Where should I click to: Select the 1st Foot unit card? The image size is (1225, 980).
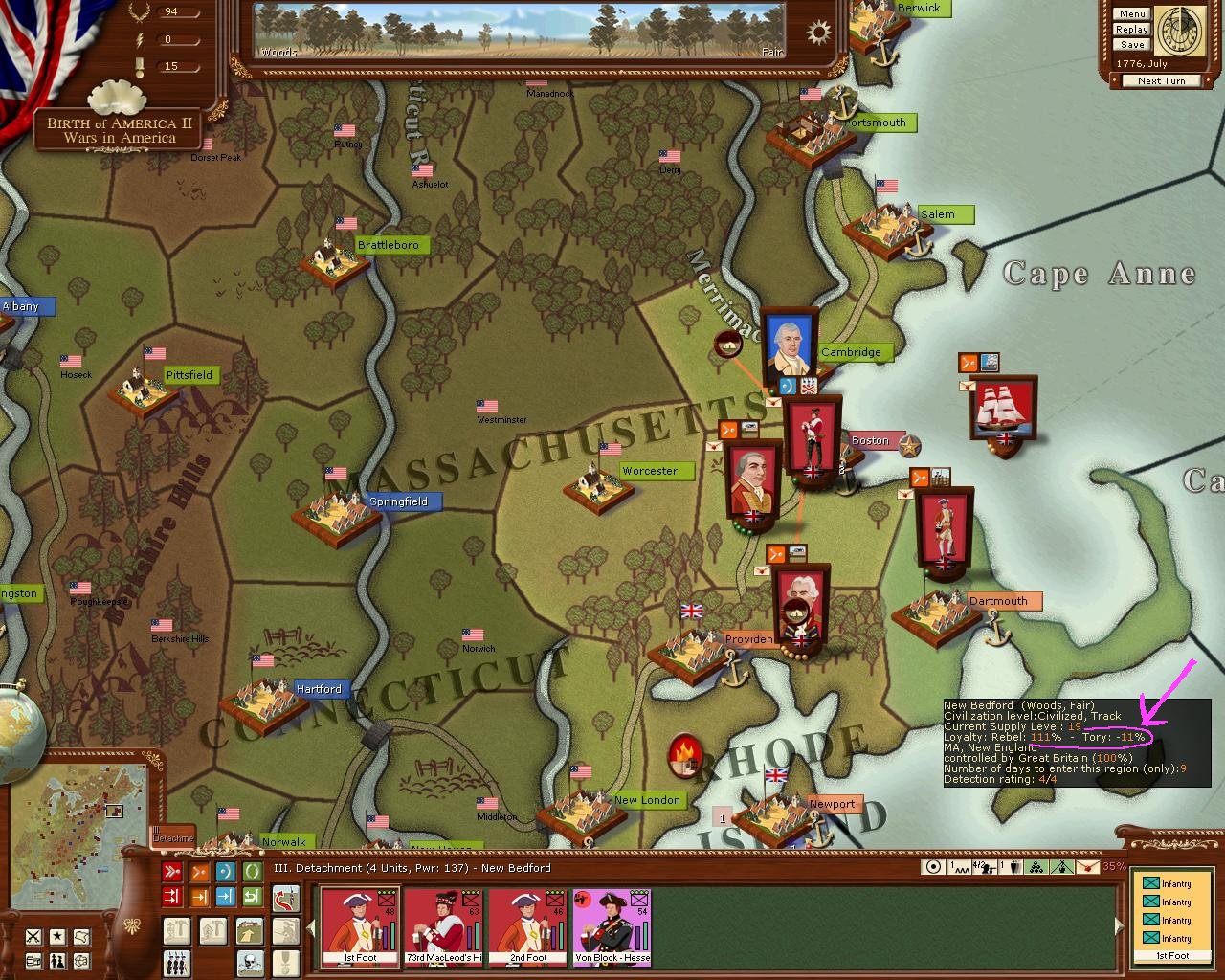[x=360, y=926]
